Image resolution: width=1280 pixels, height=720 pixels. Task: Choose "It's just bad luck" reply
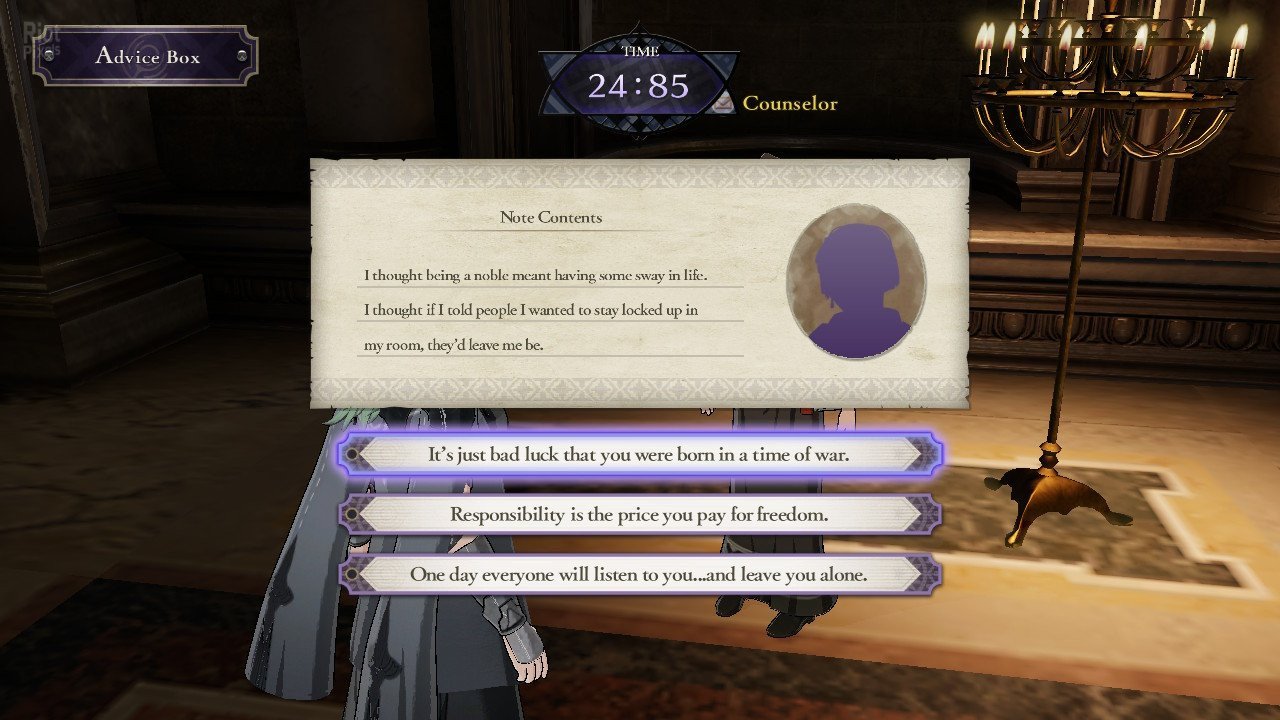click(640, 455)
